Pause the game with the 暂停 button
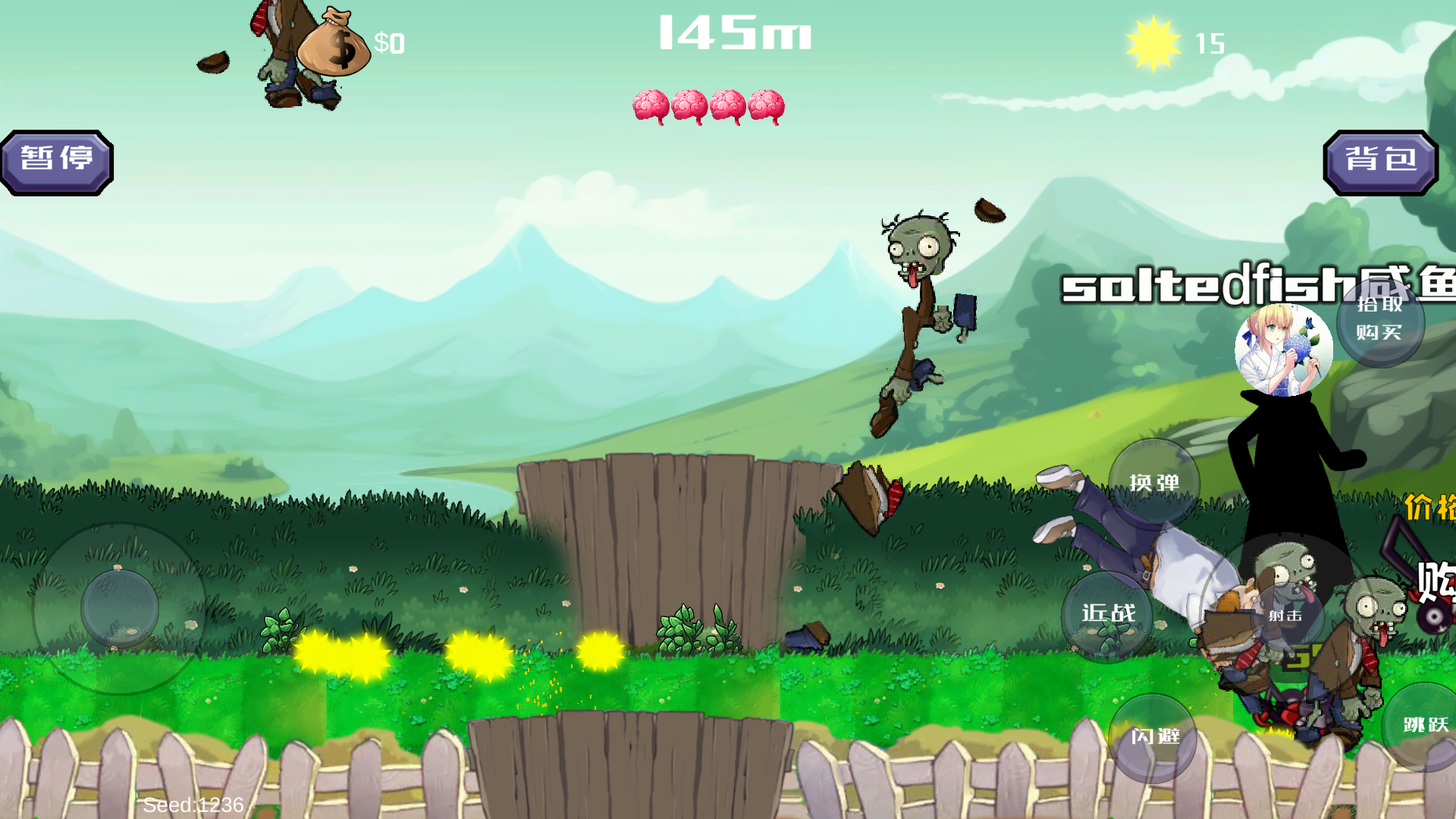 [57, 162]
